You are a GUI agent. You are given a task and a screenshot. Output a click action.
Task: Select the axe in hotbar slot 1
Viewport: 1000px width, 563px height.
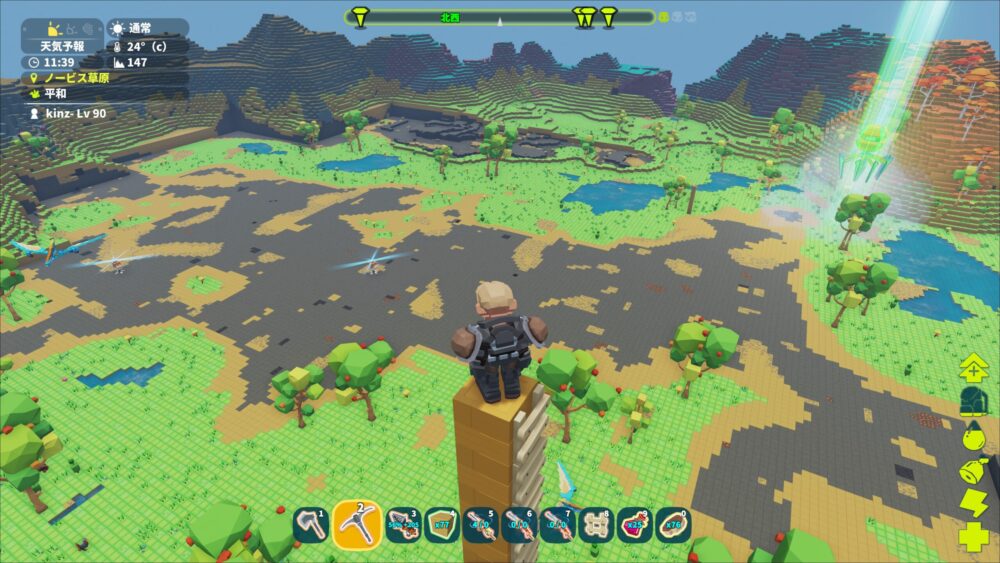tap(311, 525)
